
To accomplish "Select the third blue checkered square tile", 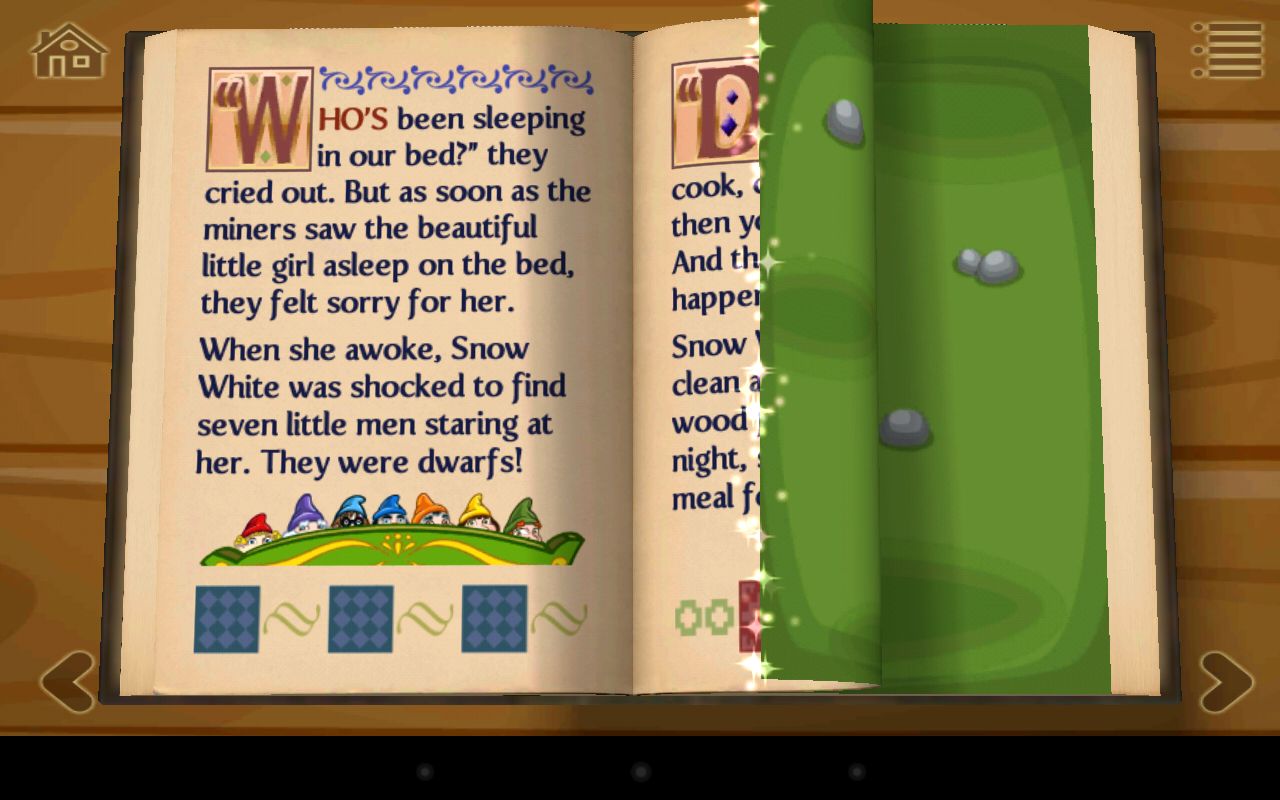I will [x=493, y=618].
